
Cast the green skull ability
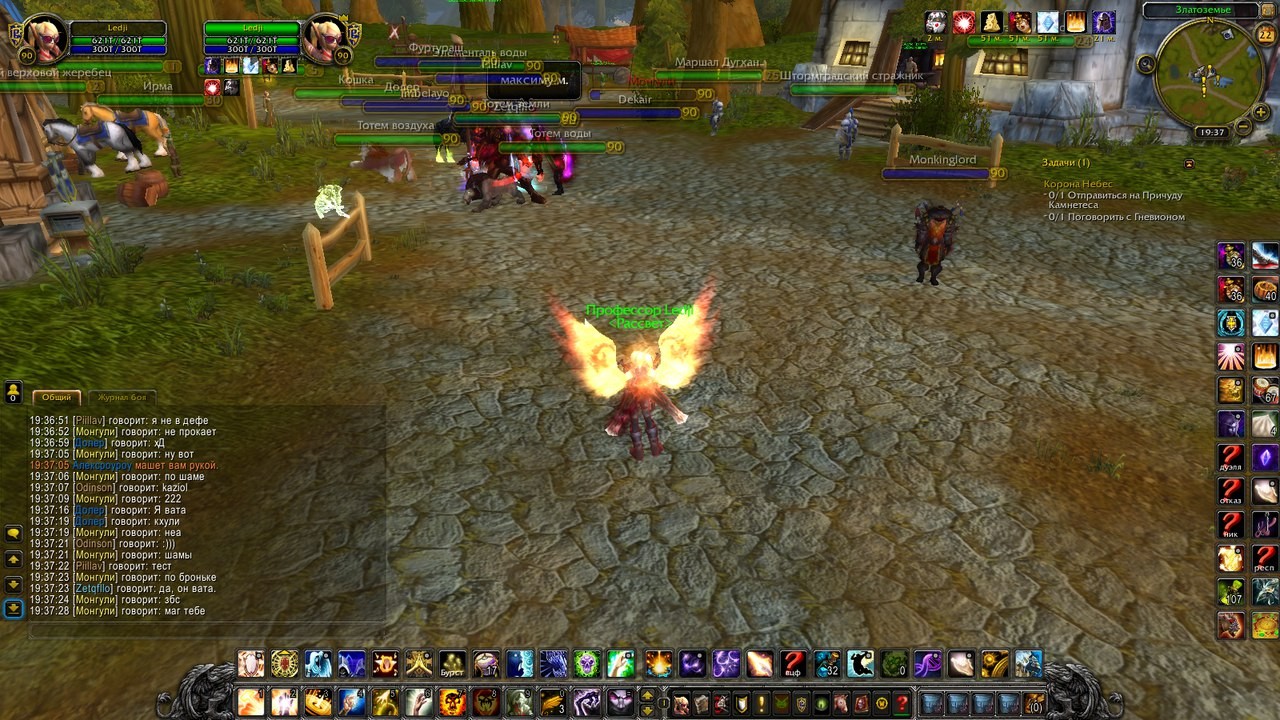[x=893, y=664]
